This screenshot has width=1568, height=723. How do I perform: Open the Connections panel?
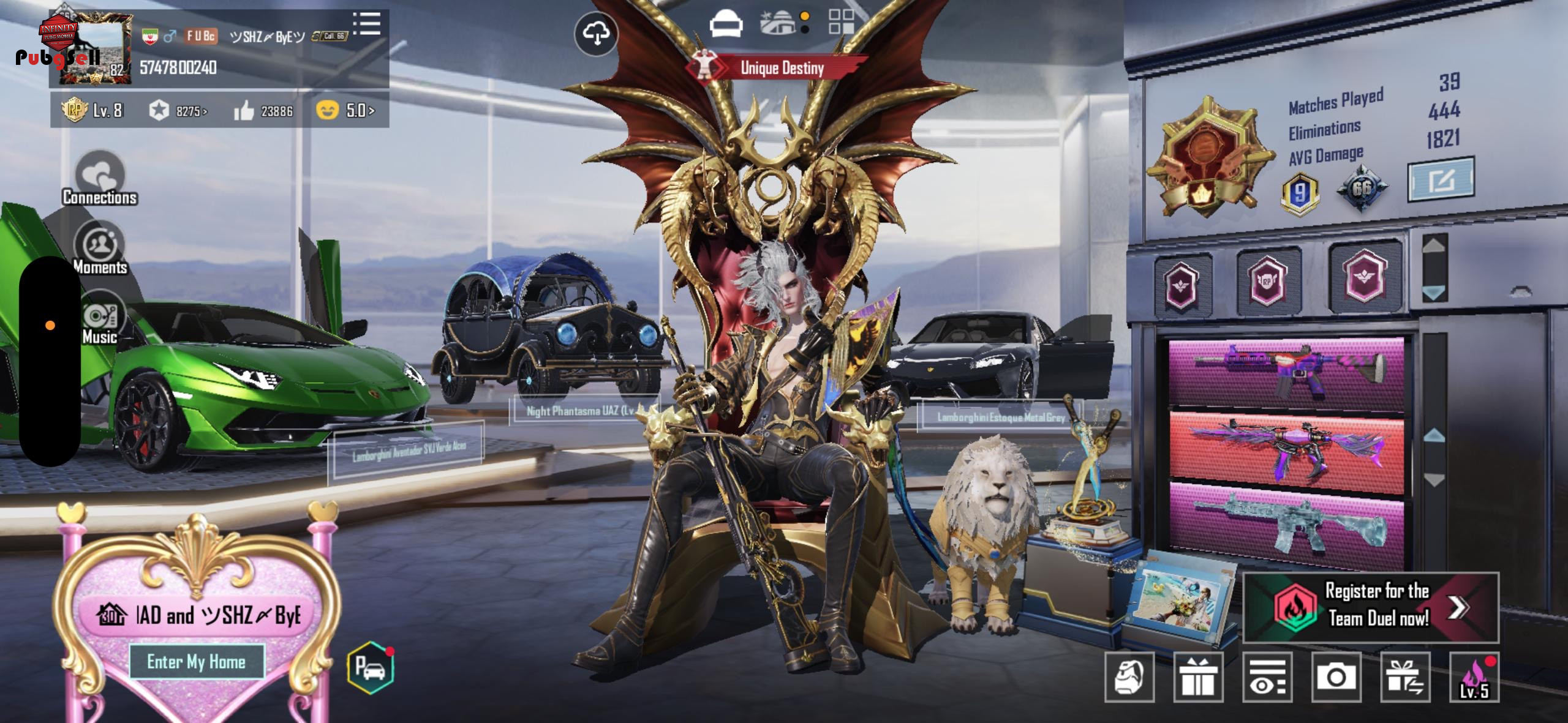tap(100, 178)
